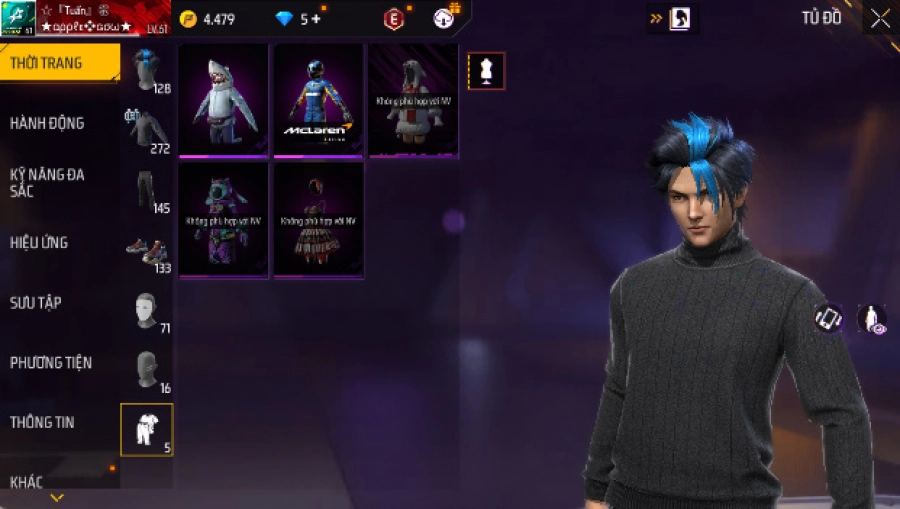Equip the McLaren racing suit

[318, 100]
